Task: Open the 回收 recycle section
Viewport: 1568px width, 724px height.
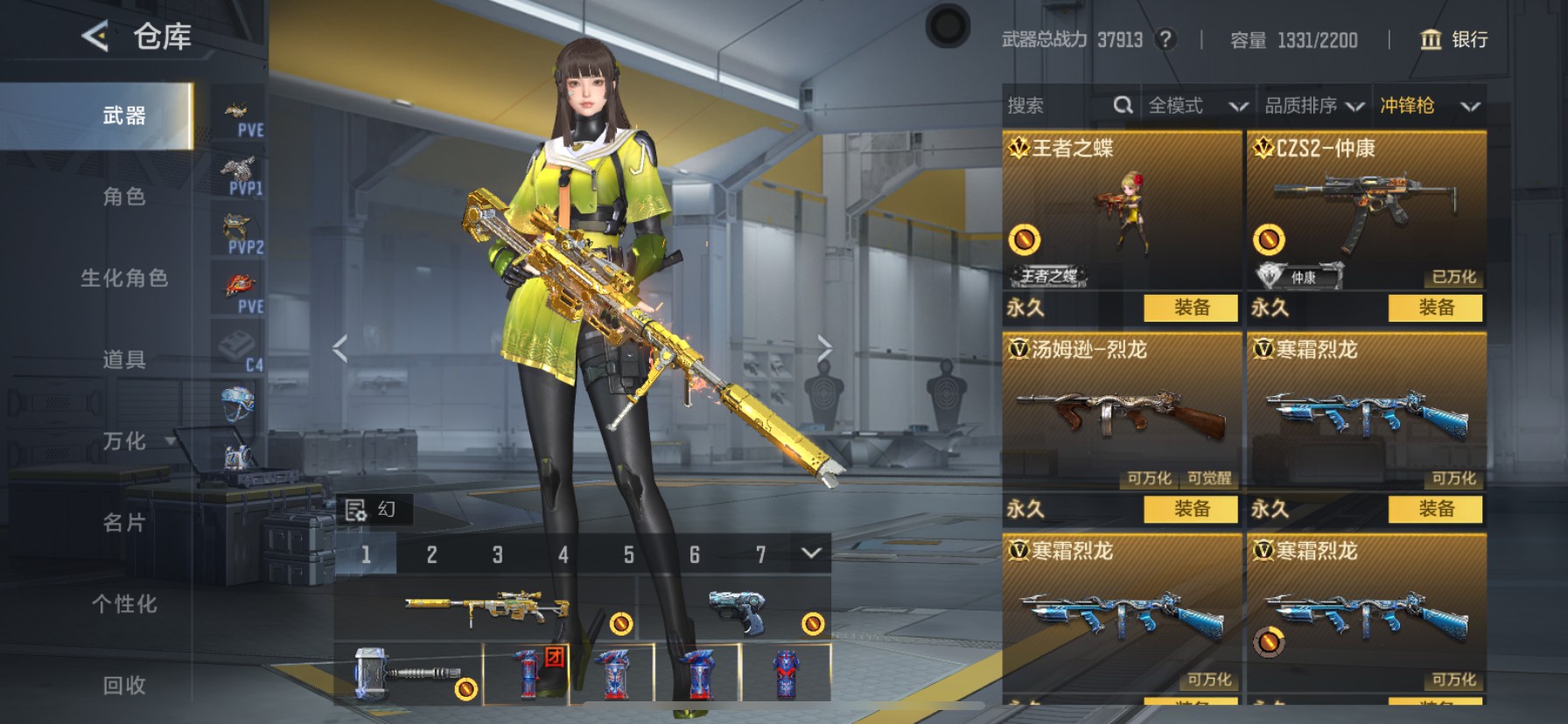Action: (124, 686)
